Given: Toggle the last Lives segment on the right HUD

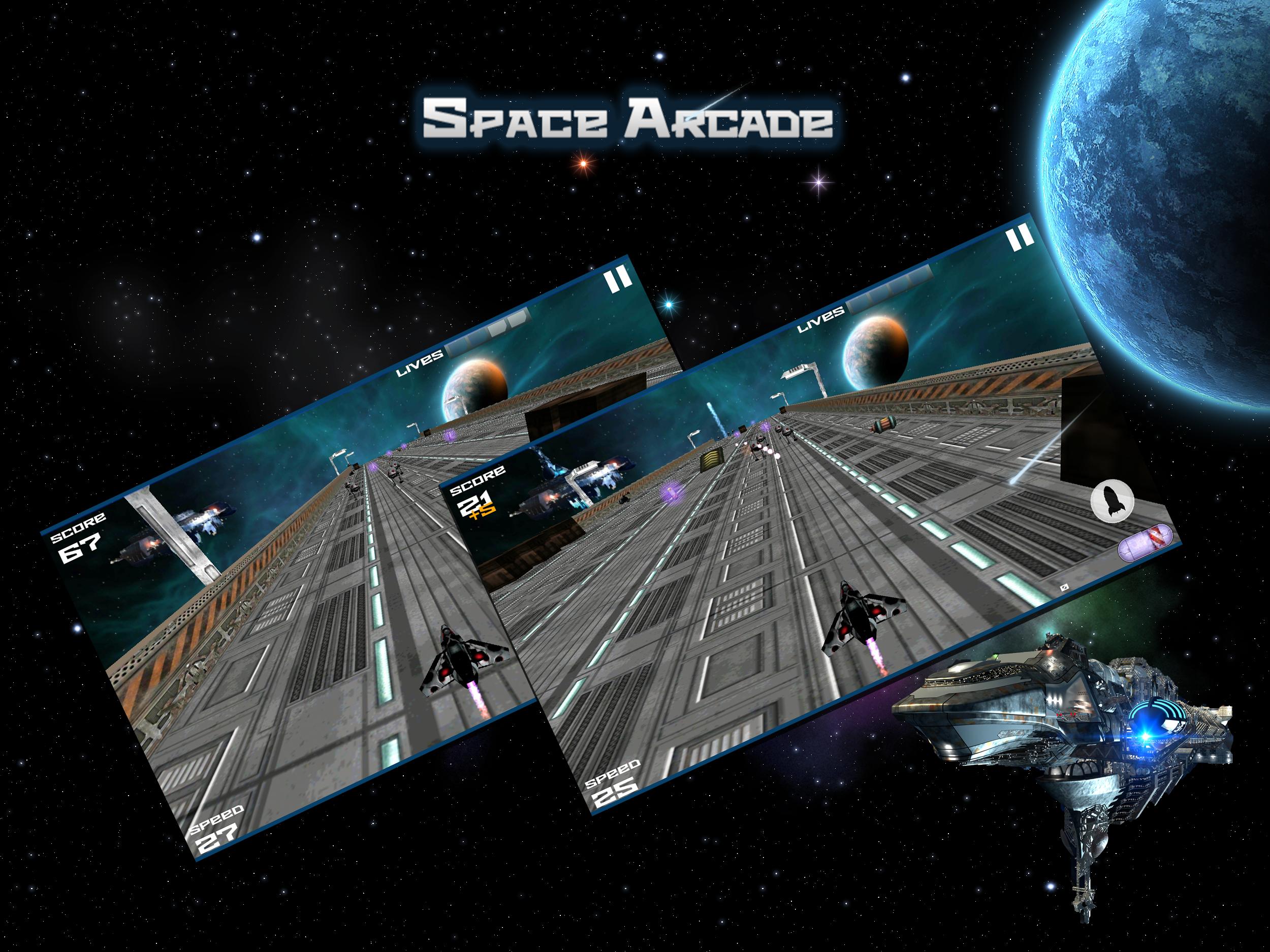Looking at the screenshot, I should (922, 273).
